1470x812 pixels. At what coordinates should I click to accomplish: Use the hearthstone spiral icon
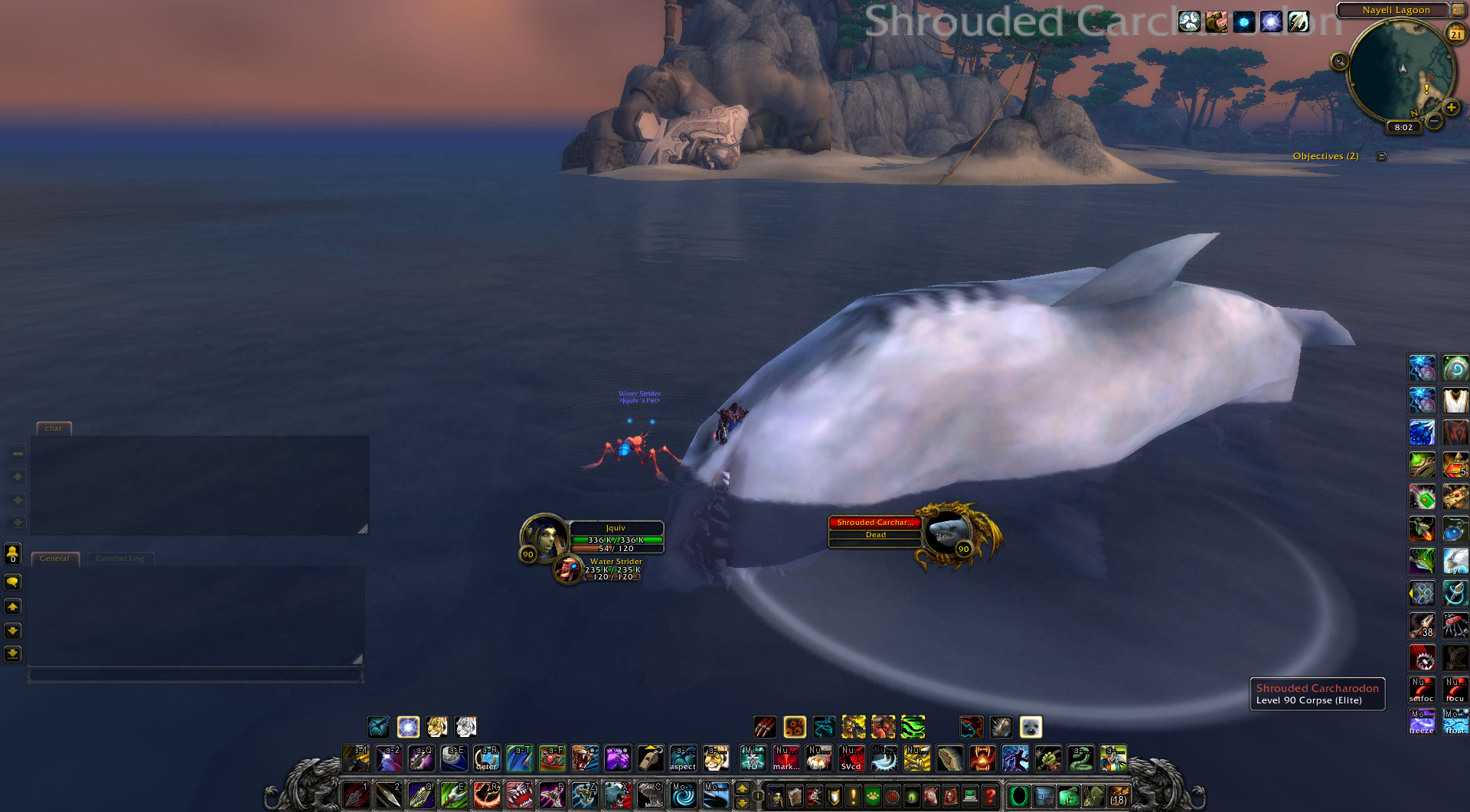[683, 795]
